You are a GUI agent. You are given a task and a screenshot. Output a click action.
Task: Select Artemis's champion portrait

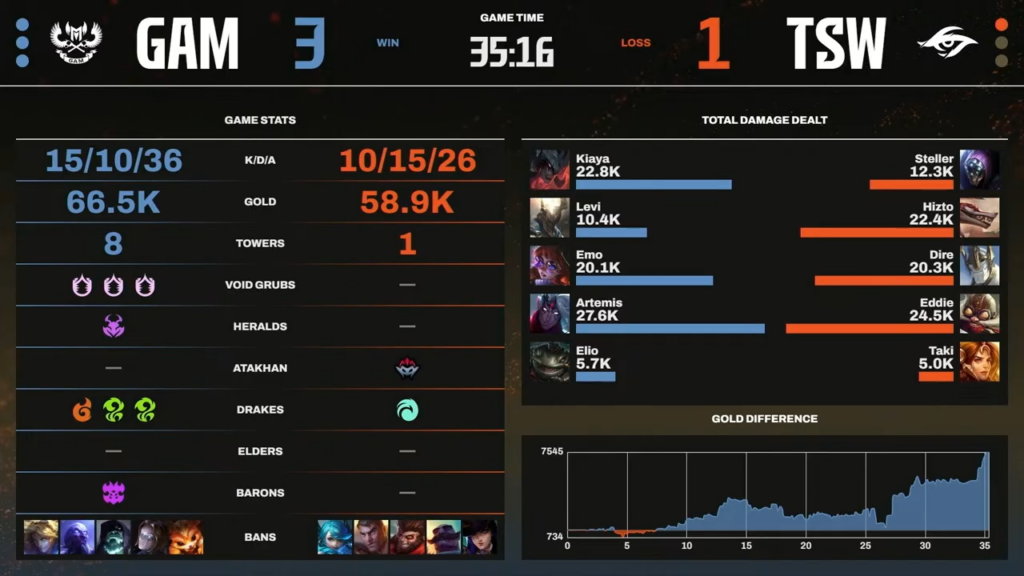point(549,314)
